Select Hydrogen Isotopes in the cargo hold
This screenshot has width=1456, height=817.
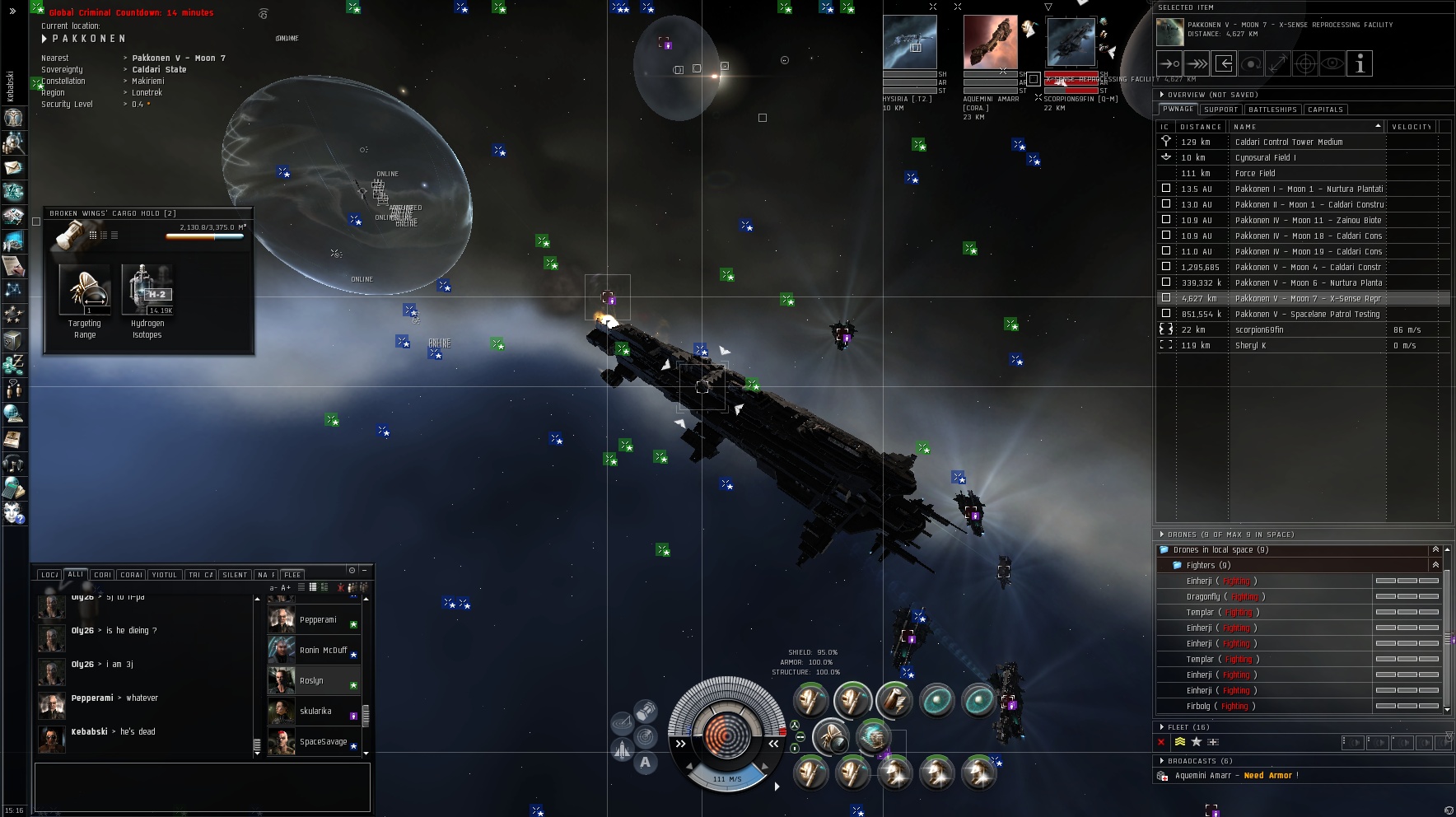coord(147,292)
